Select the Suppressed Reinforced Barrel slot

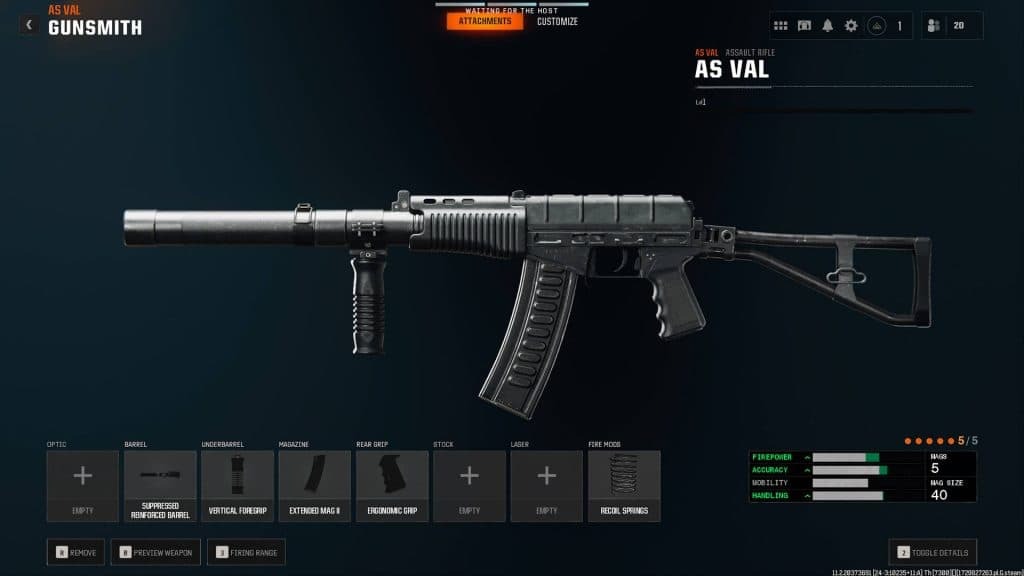[160, 486]
